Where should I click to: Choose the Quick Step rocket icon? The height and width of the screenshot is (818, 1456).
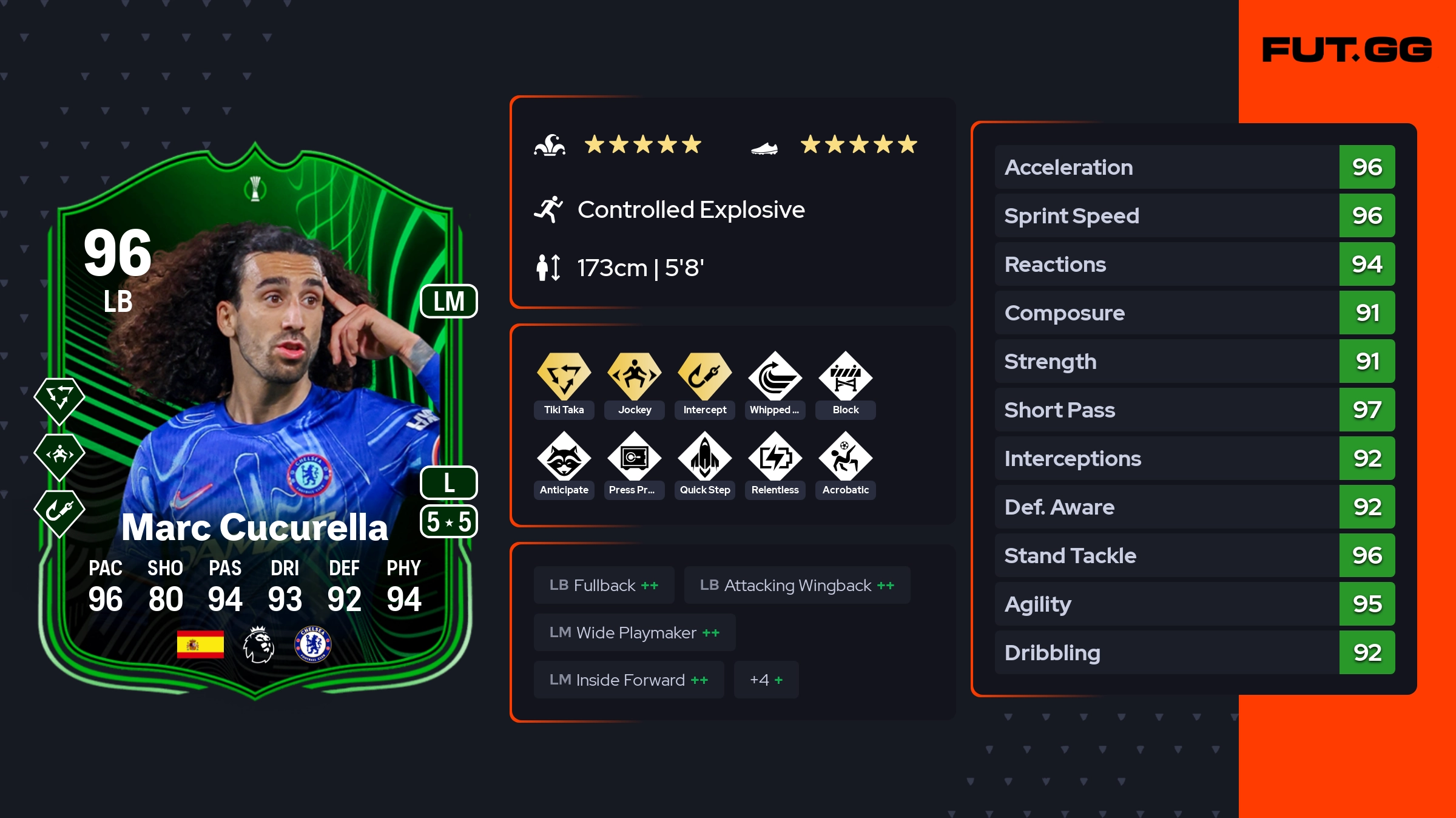click(704, 456)
